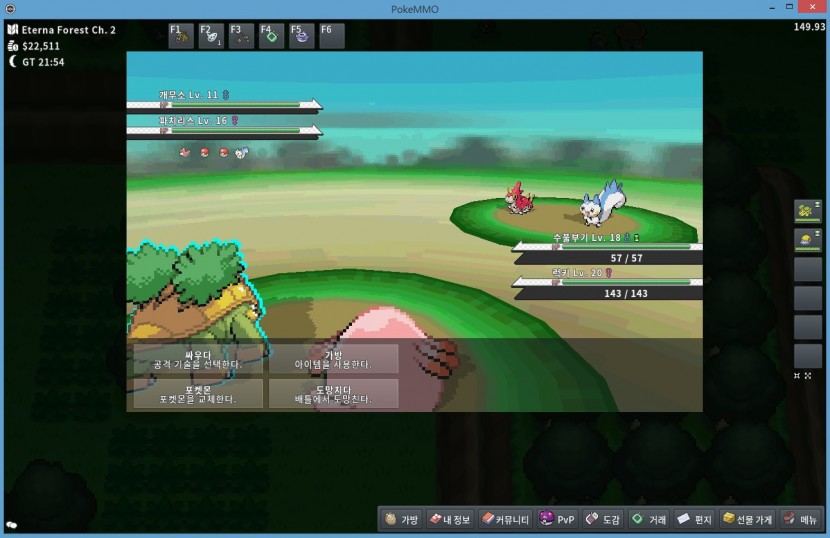Viewport: 830px width, 538px height.
Task: Select the first party Pokémon slot
Action: point(807,211)
